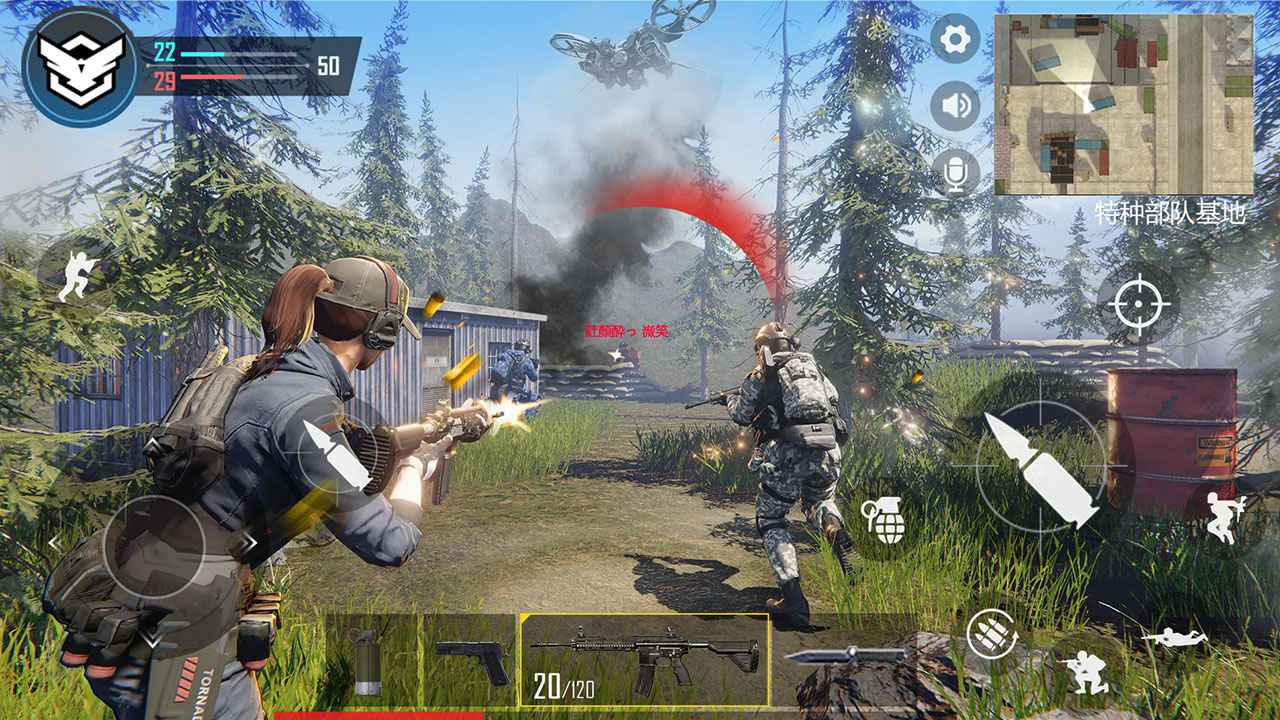Open the gear settings menu

click(955, 40)
